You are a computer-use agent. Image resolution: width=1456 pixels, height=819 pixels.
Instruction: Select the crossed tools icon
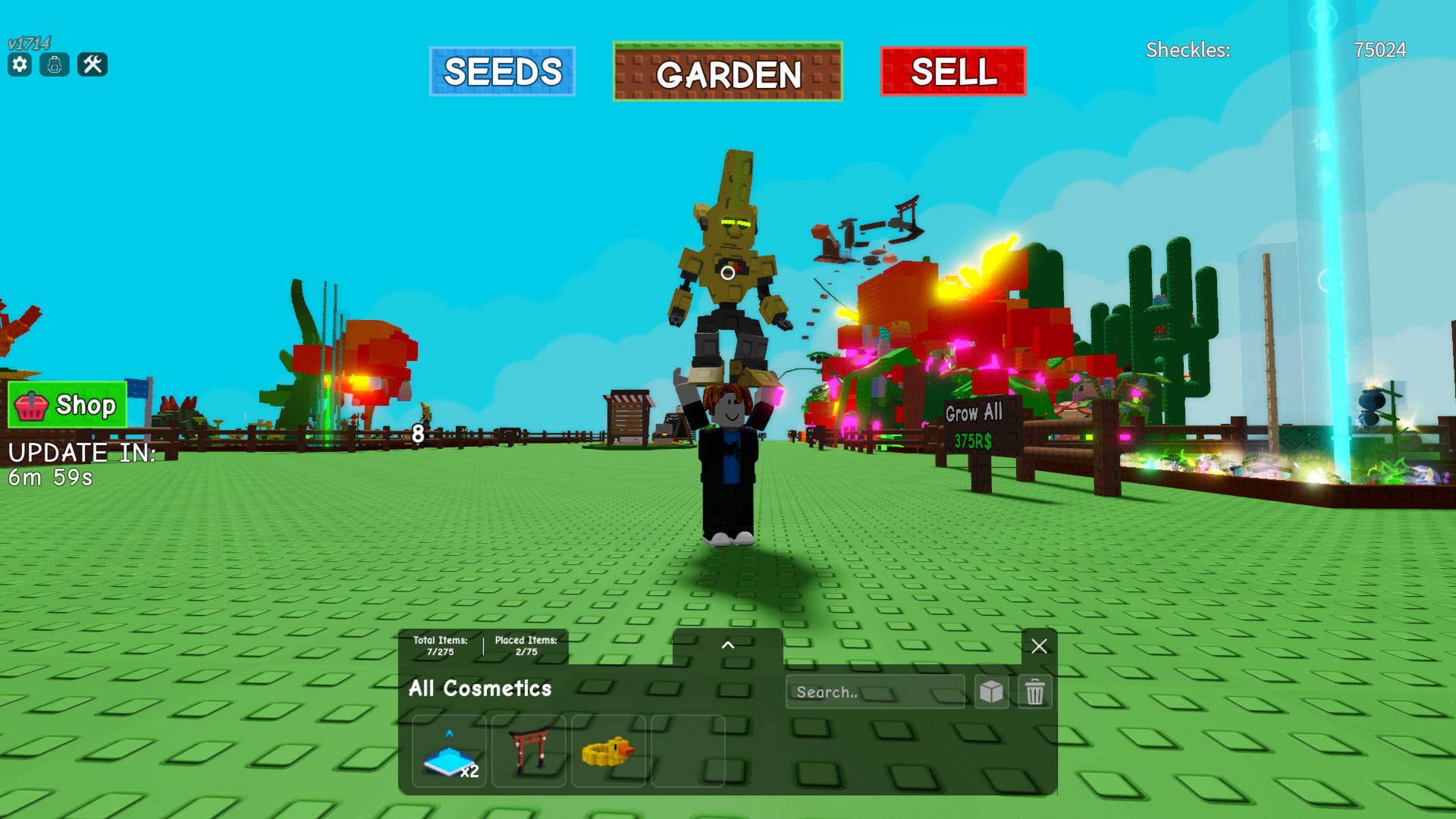pos(93,64)
